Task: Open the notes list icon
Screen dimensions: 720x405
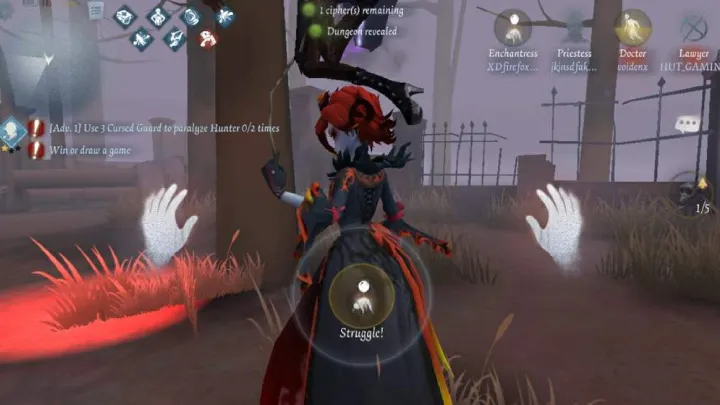Action: 96,10
